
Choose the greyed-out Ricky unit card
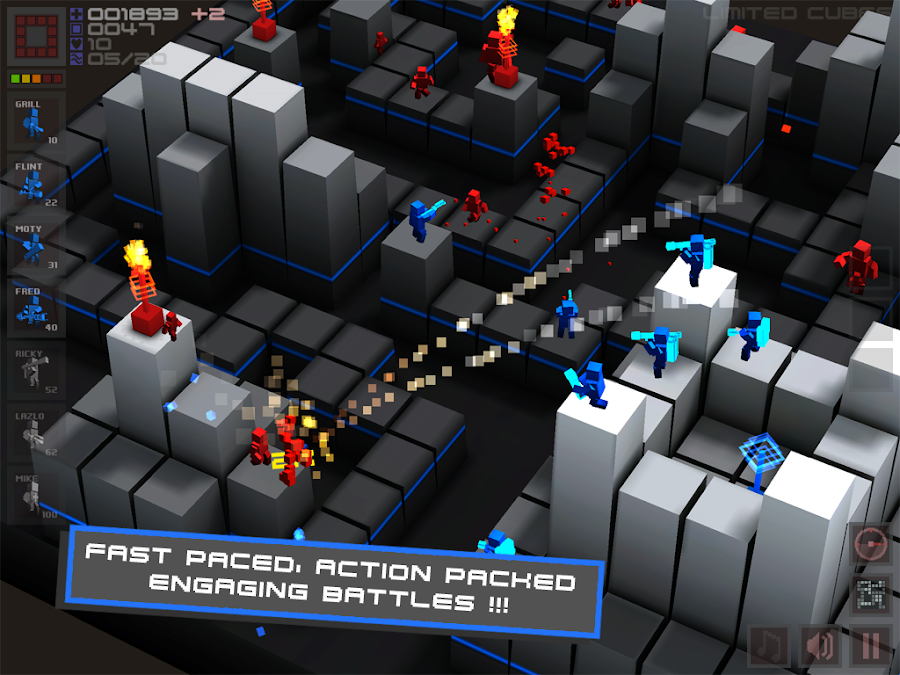click(x=36, y=371)
